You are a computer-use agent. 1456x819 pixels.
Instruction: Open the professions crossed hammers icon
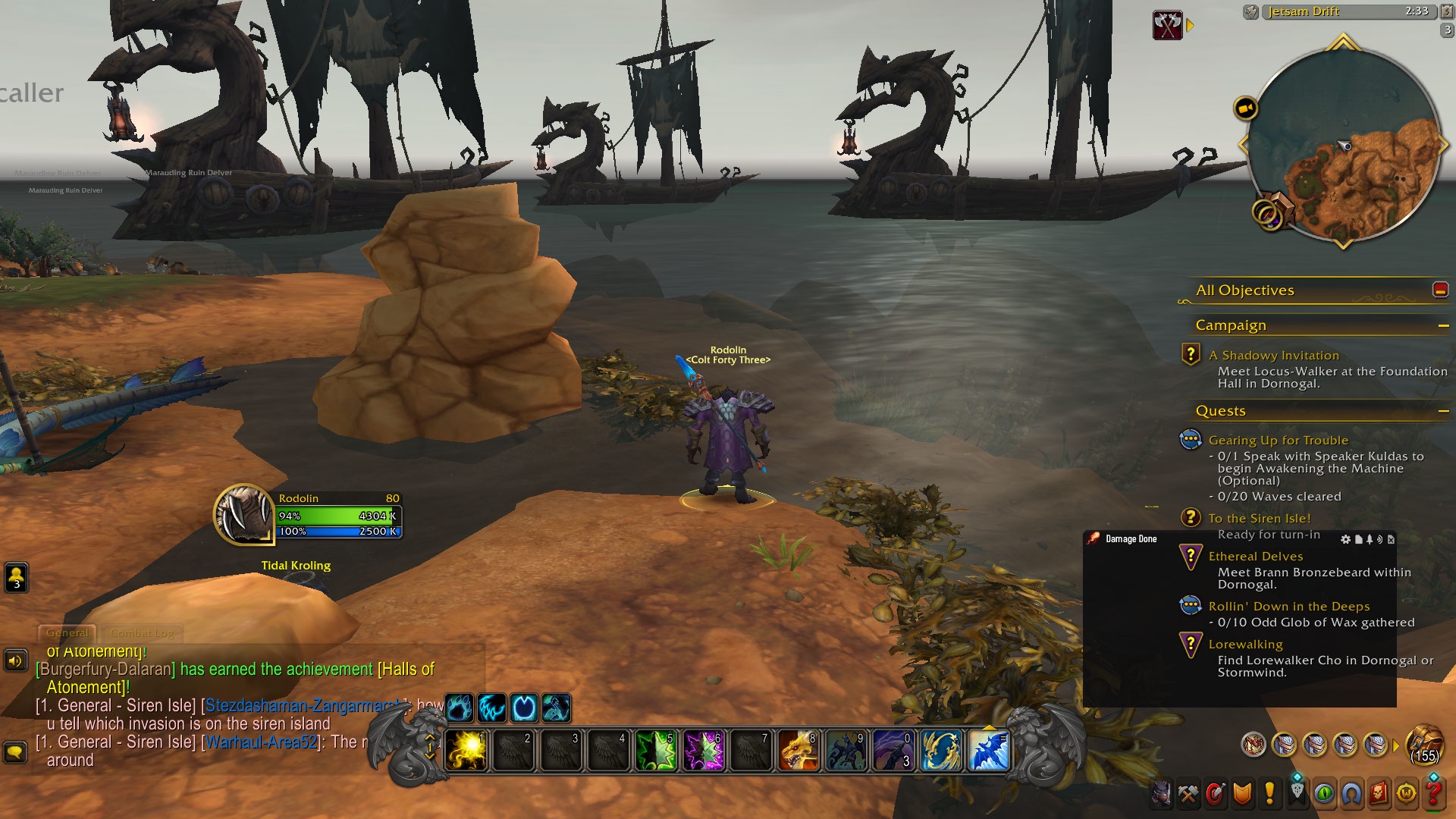(1188, 793)
